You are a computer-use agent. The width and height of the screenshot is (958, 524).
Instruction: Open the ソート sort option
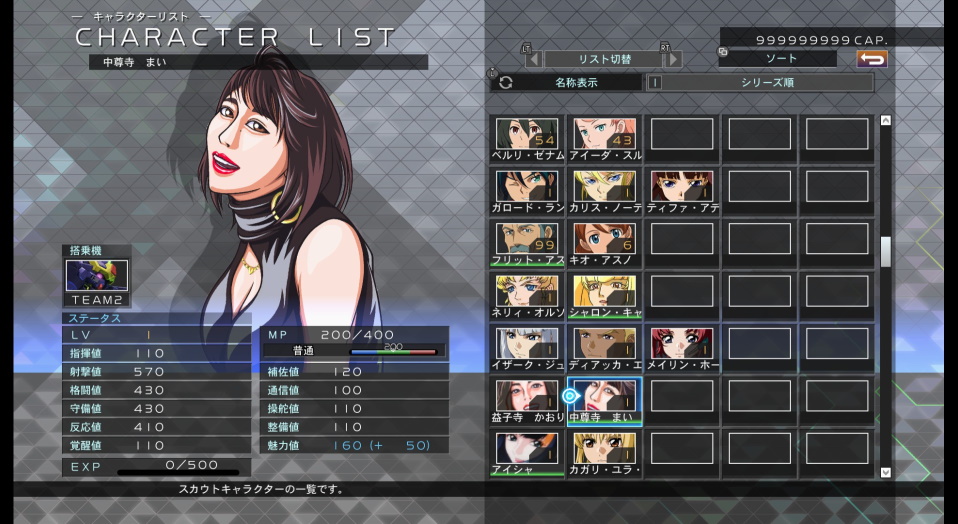[x=777, y=59]
